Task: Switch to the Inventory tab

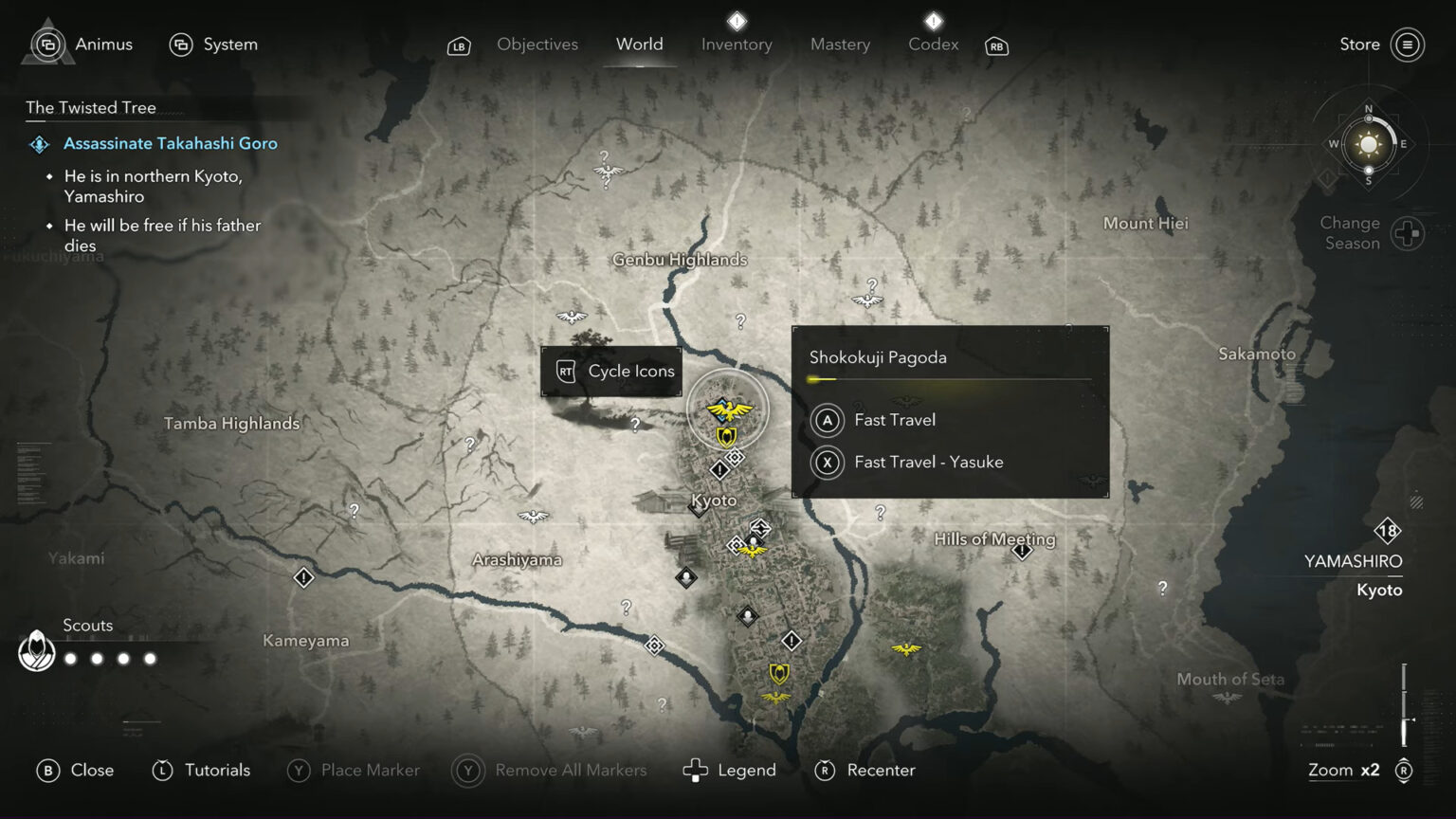Action: coord(737,44)
